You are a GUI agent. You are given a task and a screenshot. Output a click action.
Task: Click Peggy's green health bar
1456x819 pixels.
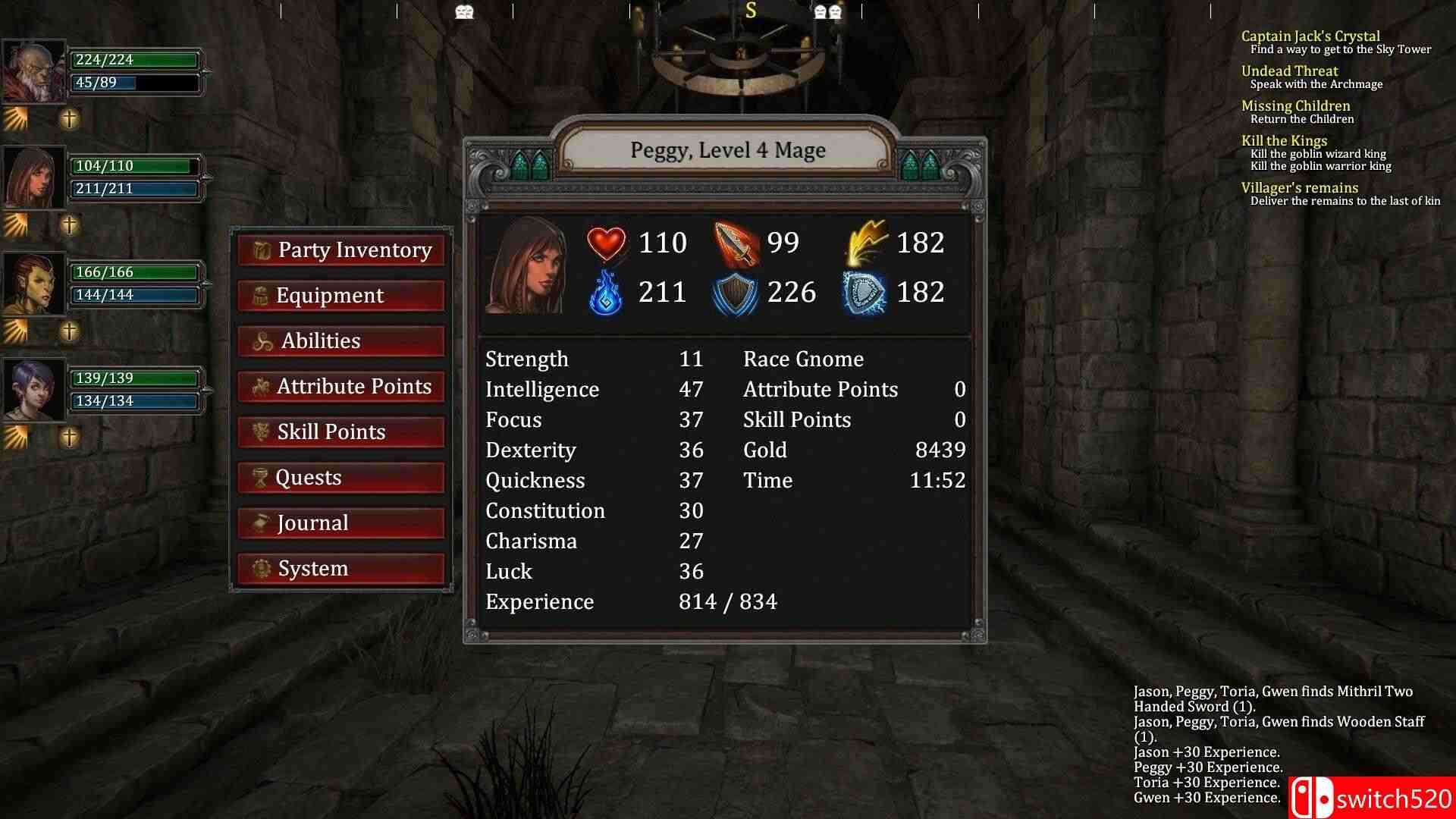[135, 165]
